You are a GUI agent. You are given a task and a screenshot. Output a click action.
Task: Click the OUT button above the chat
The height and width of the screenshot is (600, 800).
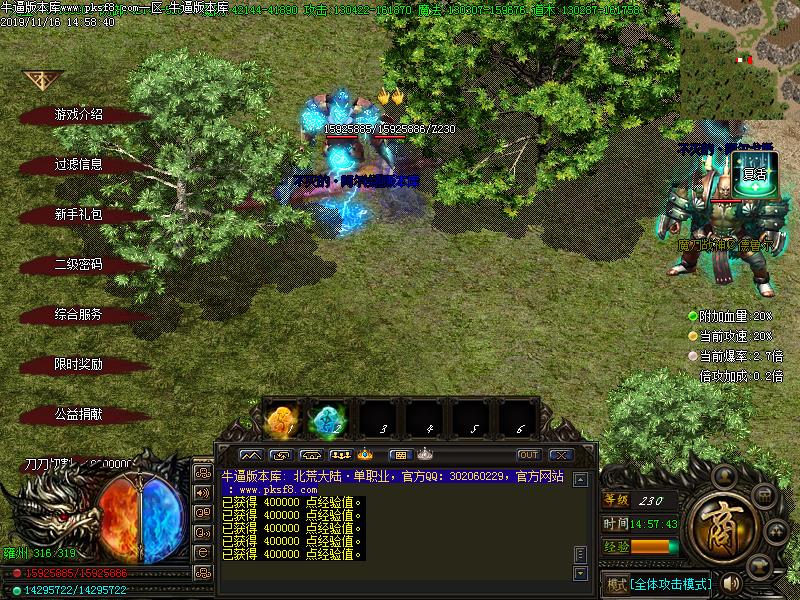[x=528, y=455]
